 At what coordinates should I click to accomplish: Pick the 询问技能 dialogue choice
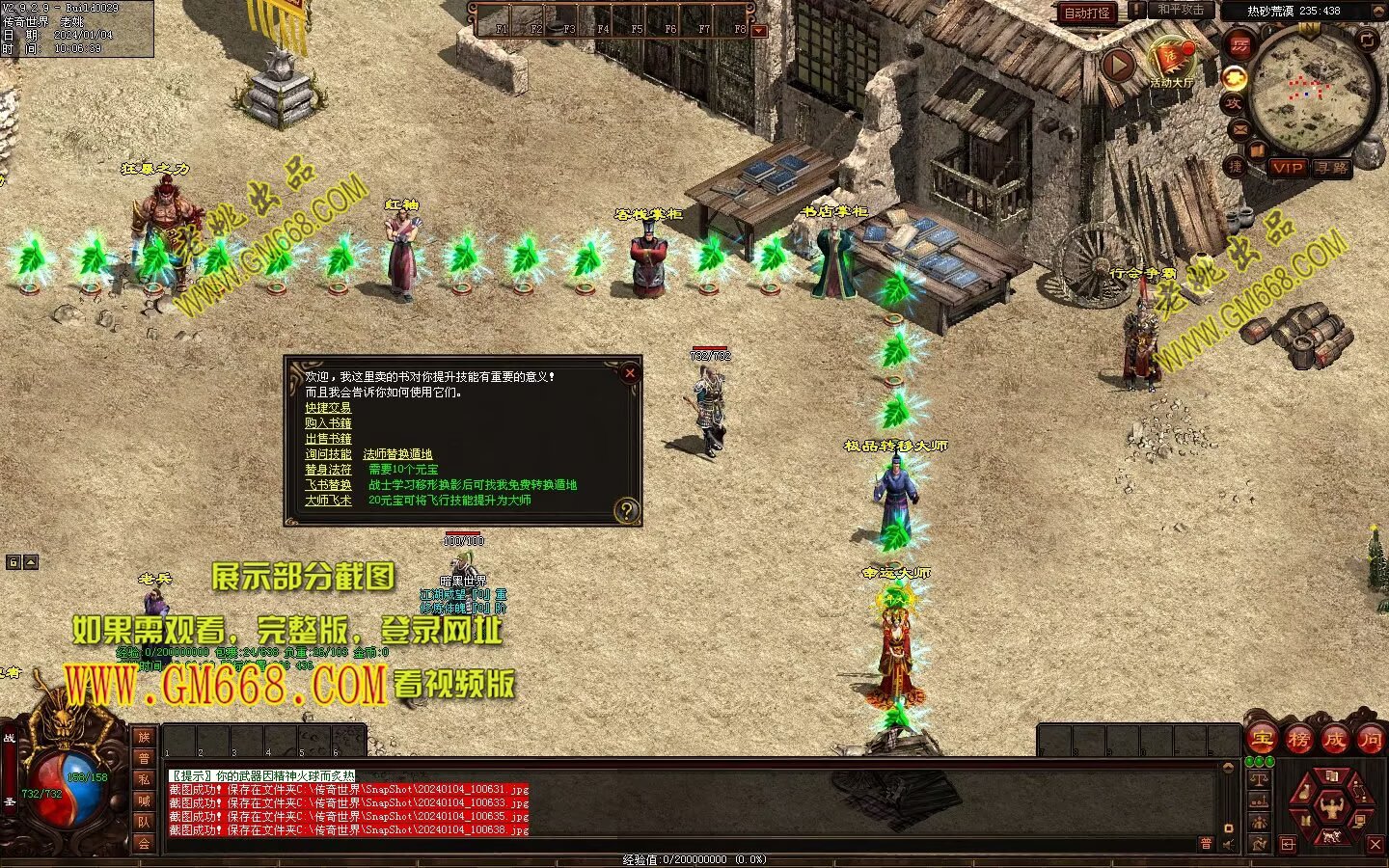328,454
